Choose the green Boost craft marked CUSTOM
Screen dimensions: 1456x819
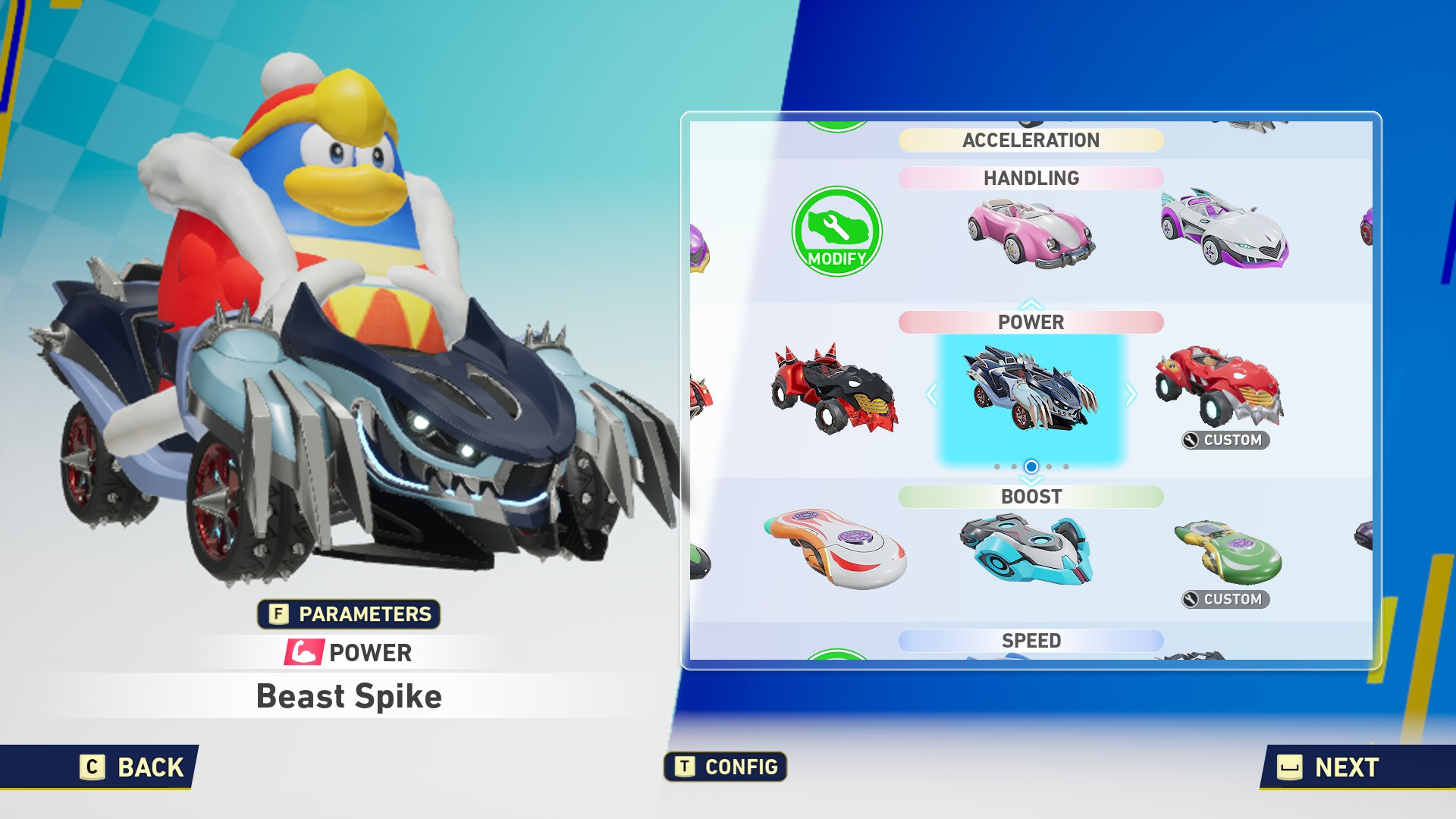1225,550
